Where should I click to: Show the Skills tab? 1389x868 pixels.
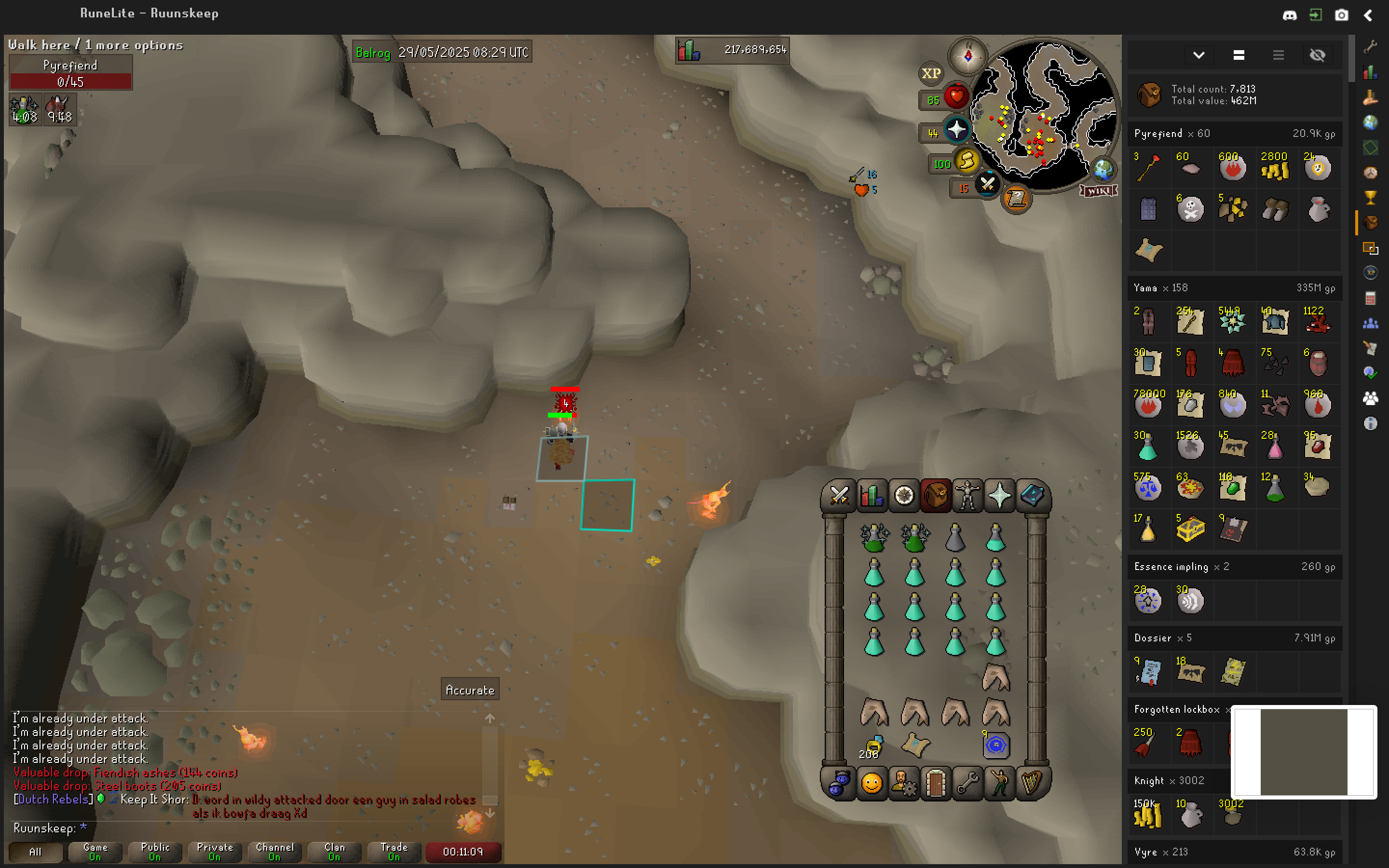872,495
